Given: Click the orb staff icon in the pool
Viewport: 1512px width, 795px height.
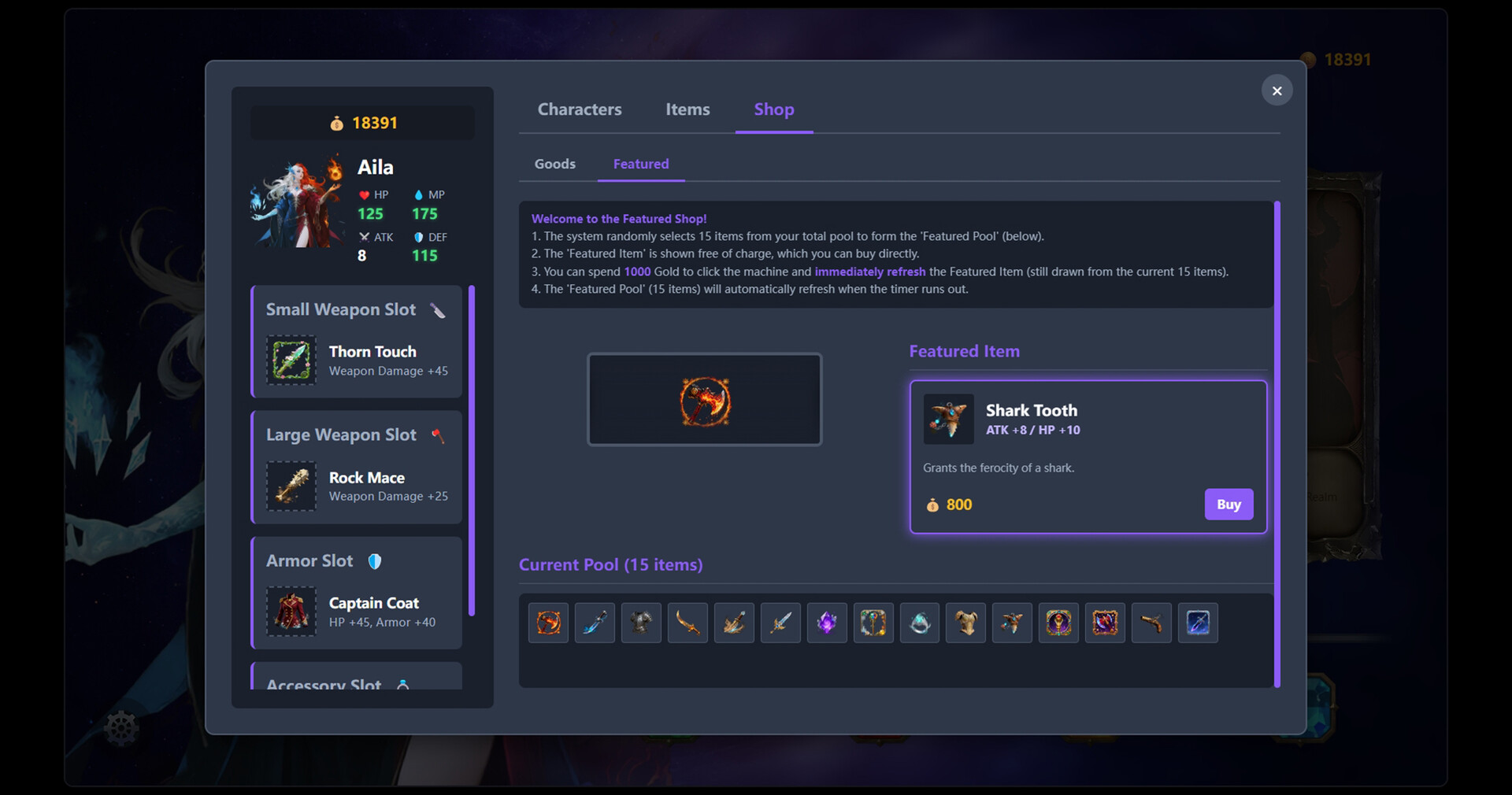Looking at the screenshot, I should point(873,623).
